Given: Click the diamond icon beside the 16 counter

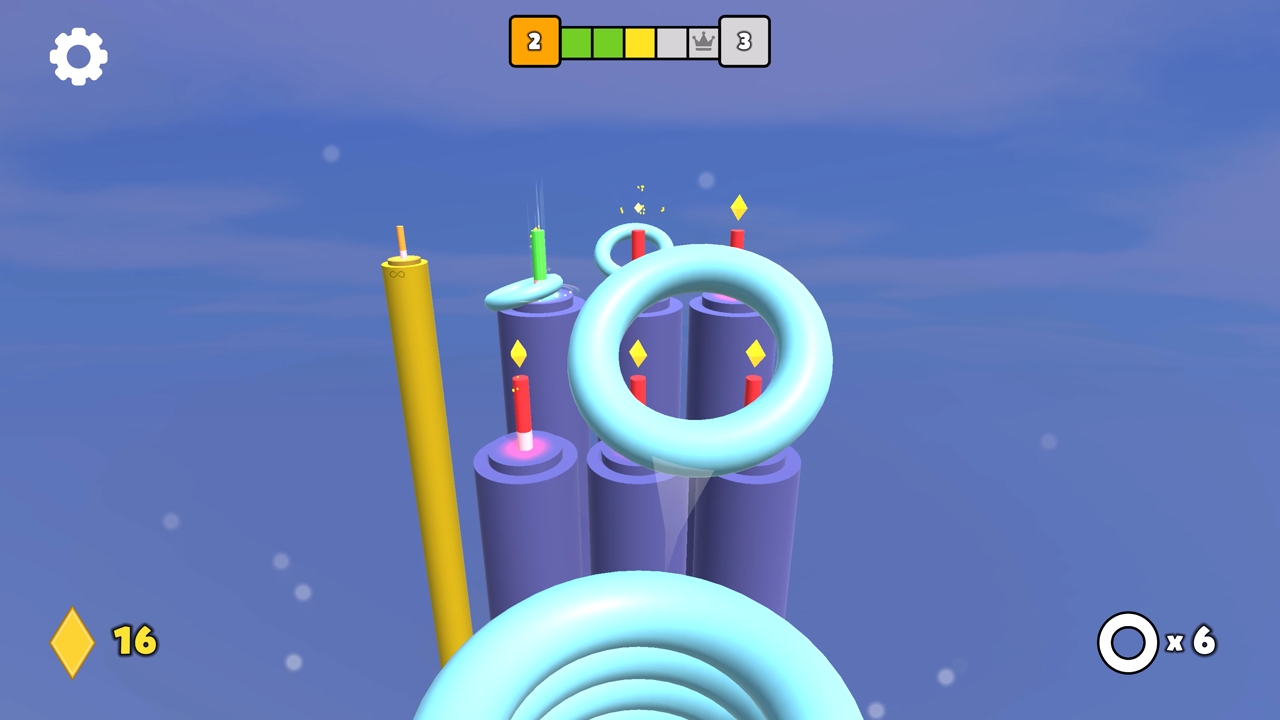Looking at the screenshot, I should pos(72,641).
